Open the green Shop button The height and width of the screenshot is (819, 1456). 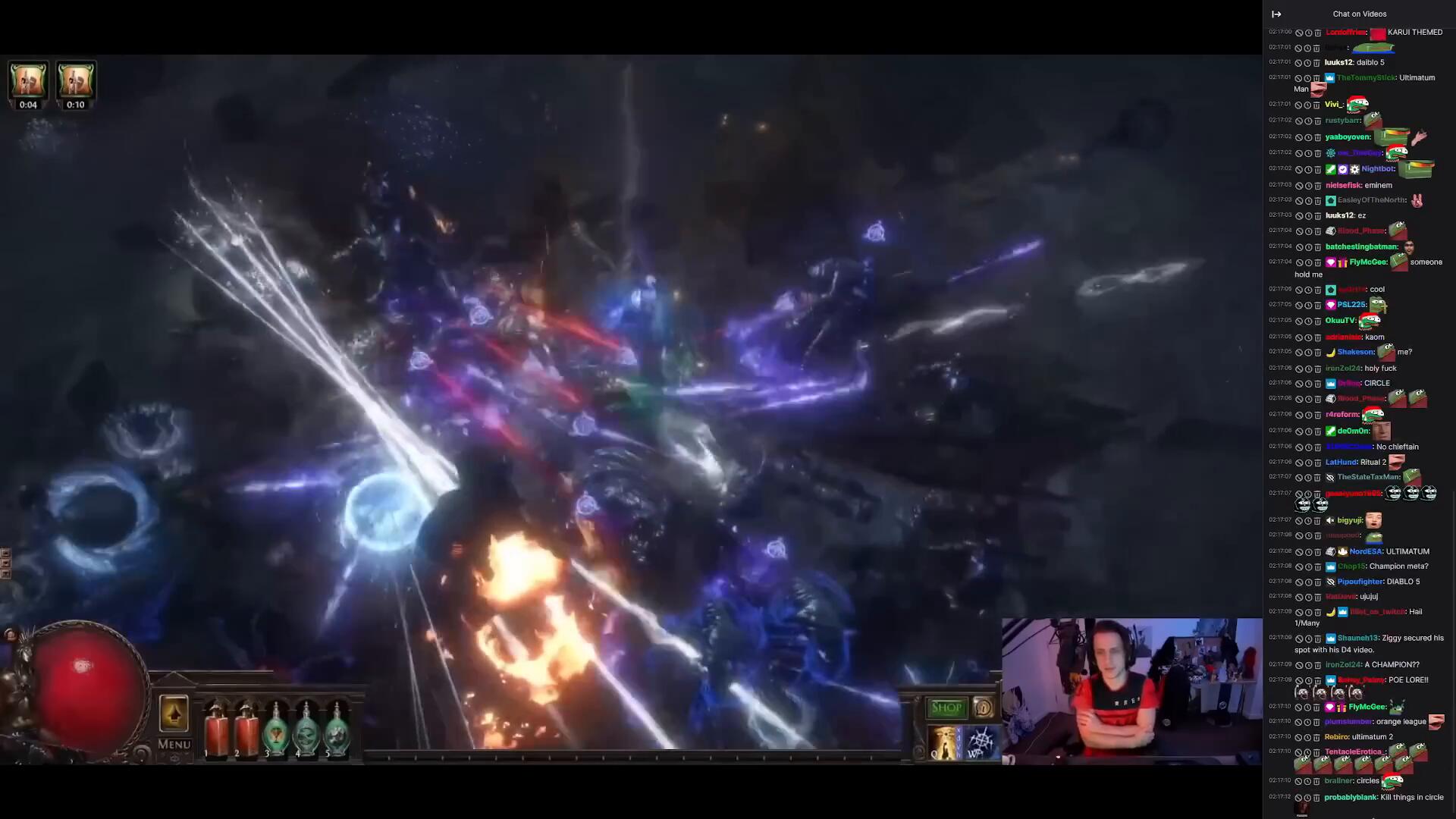tap(946, 708)
